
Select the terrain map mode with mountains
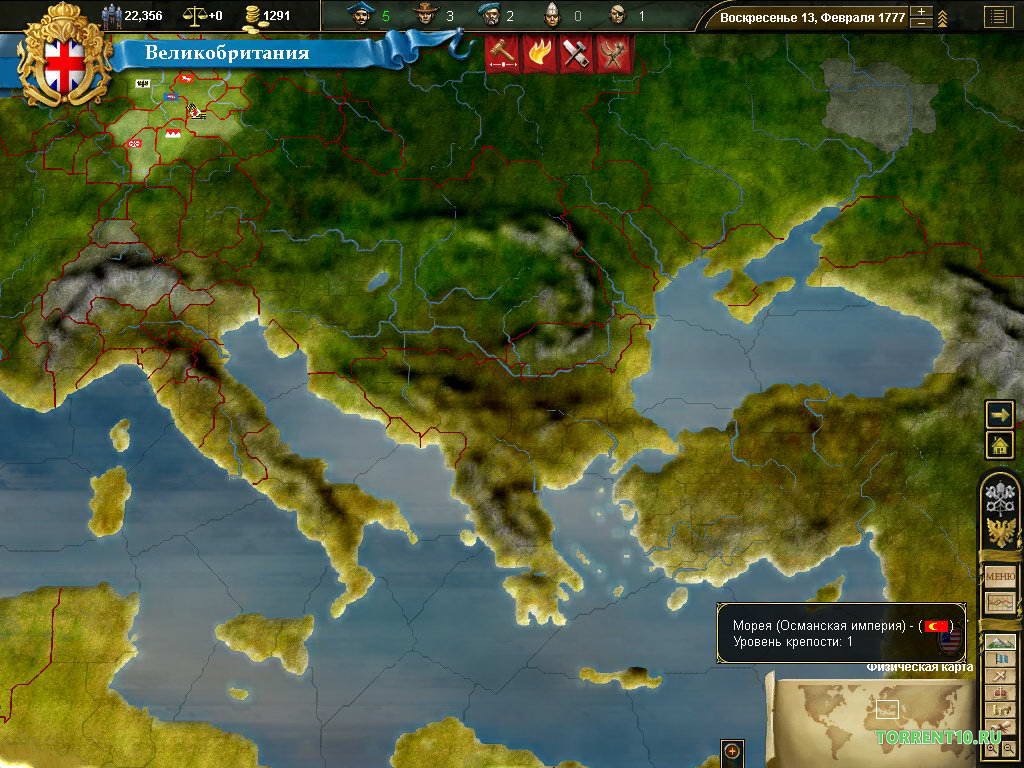[x=999, y=642]
